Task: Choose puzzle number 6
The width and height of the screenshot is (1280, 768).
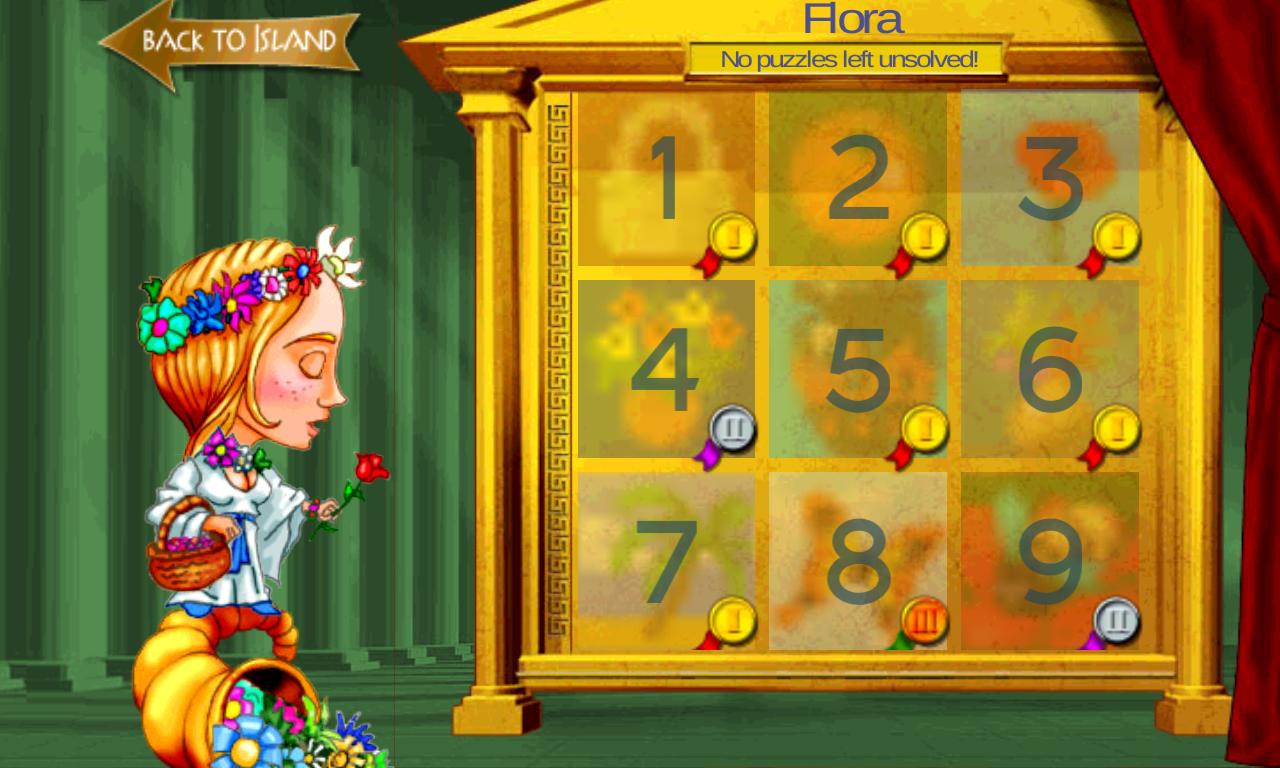Action: pyautogui.click(x=1050, y=369)
